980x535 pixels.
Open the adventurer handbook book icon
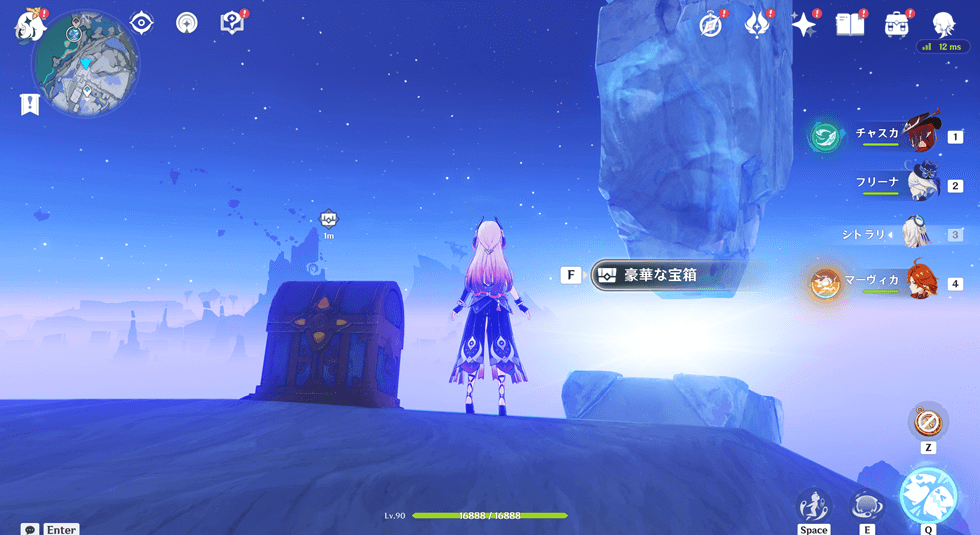click(850, 25)
